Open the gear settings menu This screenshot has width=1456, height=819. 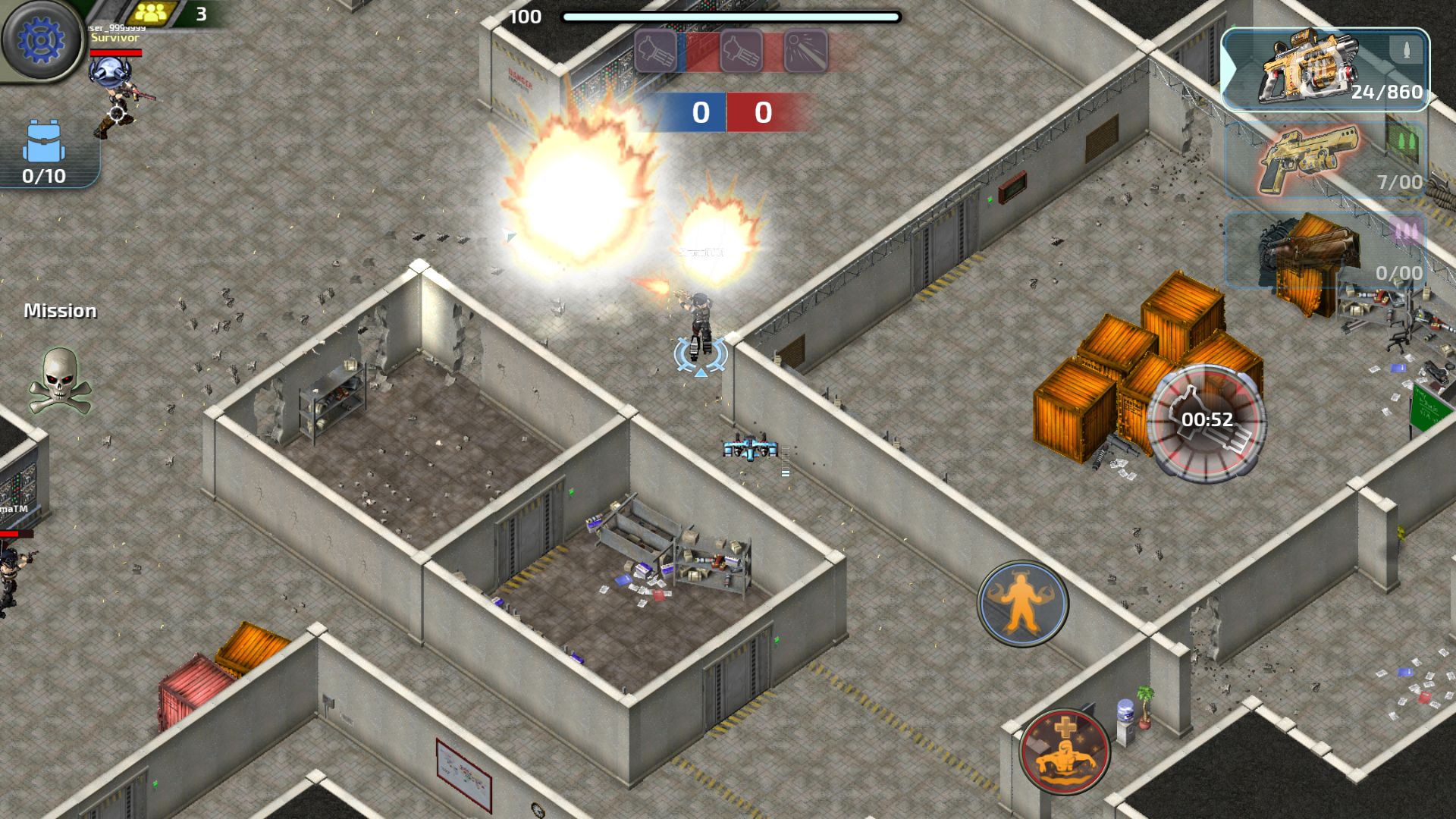coord(42,40)
